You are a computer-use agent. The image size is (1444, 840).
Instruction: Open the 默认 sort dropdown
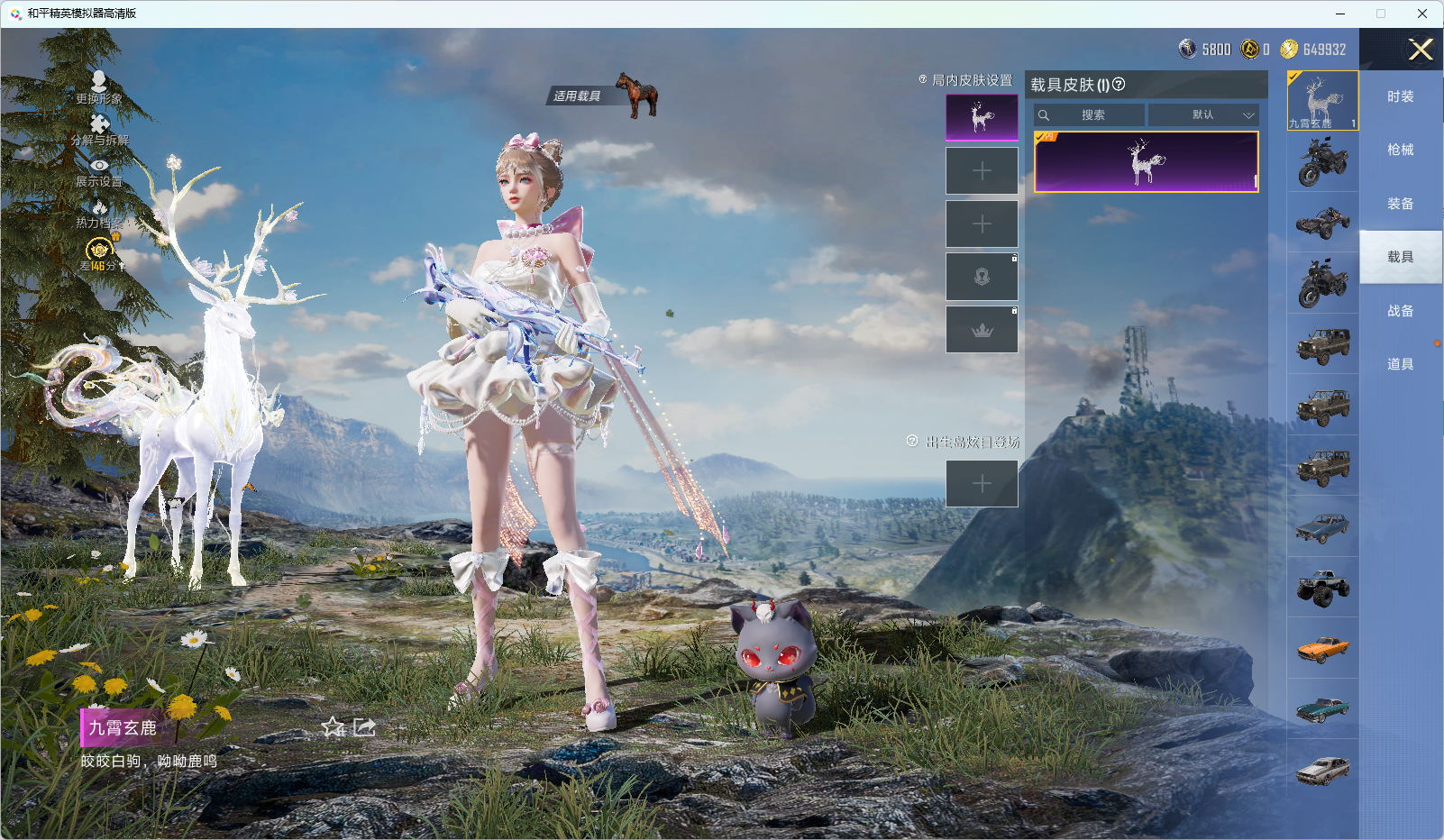(x=1203, y=115)
